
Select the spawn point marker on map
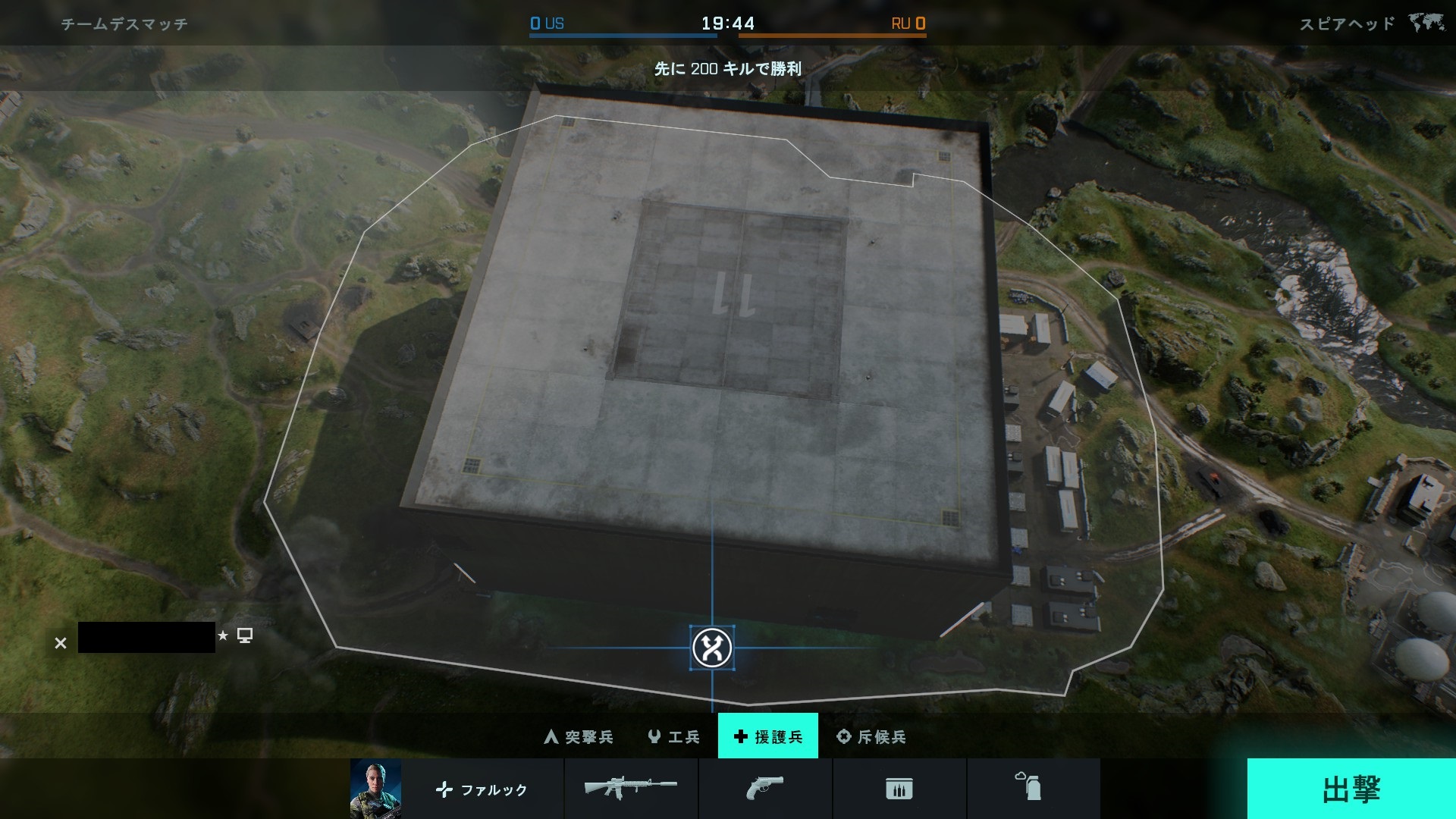pos(712,648)
